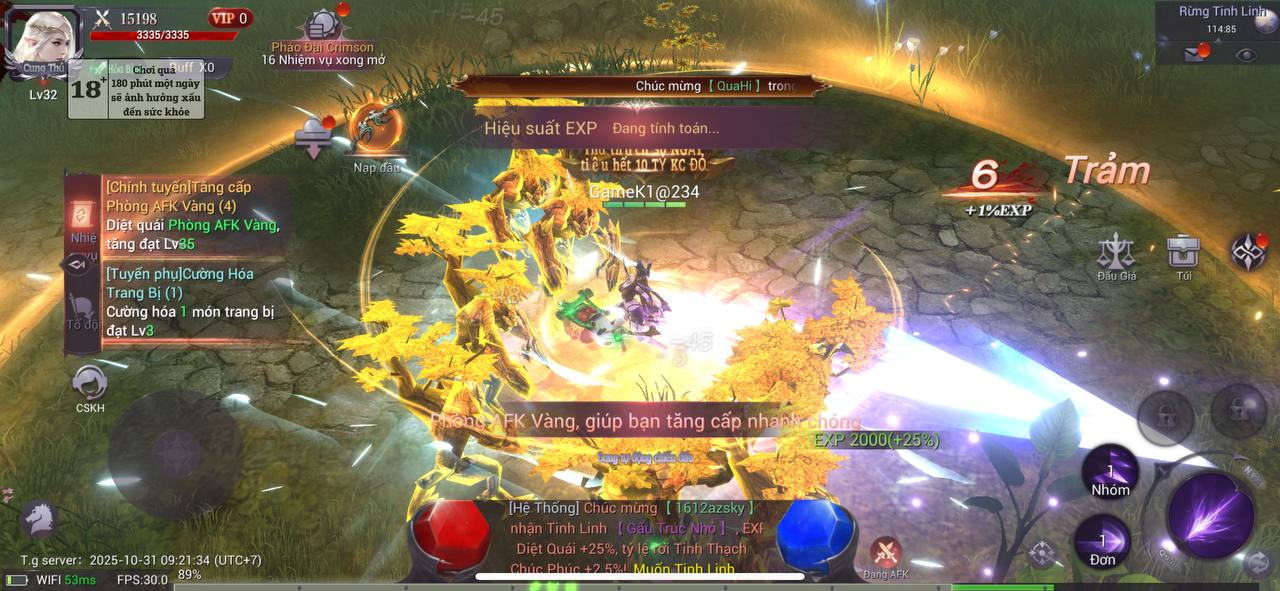Toggle the eye visibility icon

tap(1245, 55)
